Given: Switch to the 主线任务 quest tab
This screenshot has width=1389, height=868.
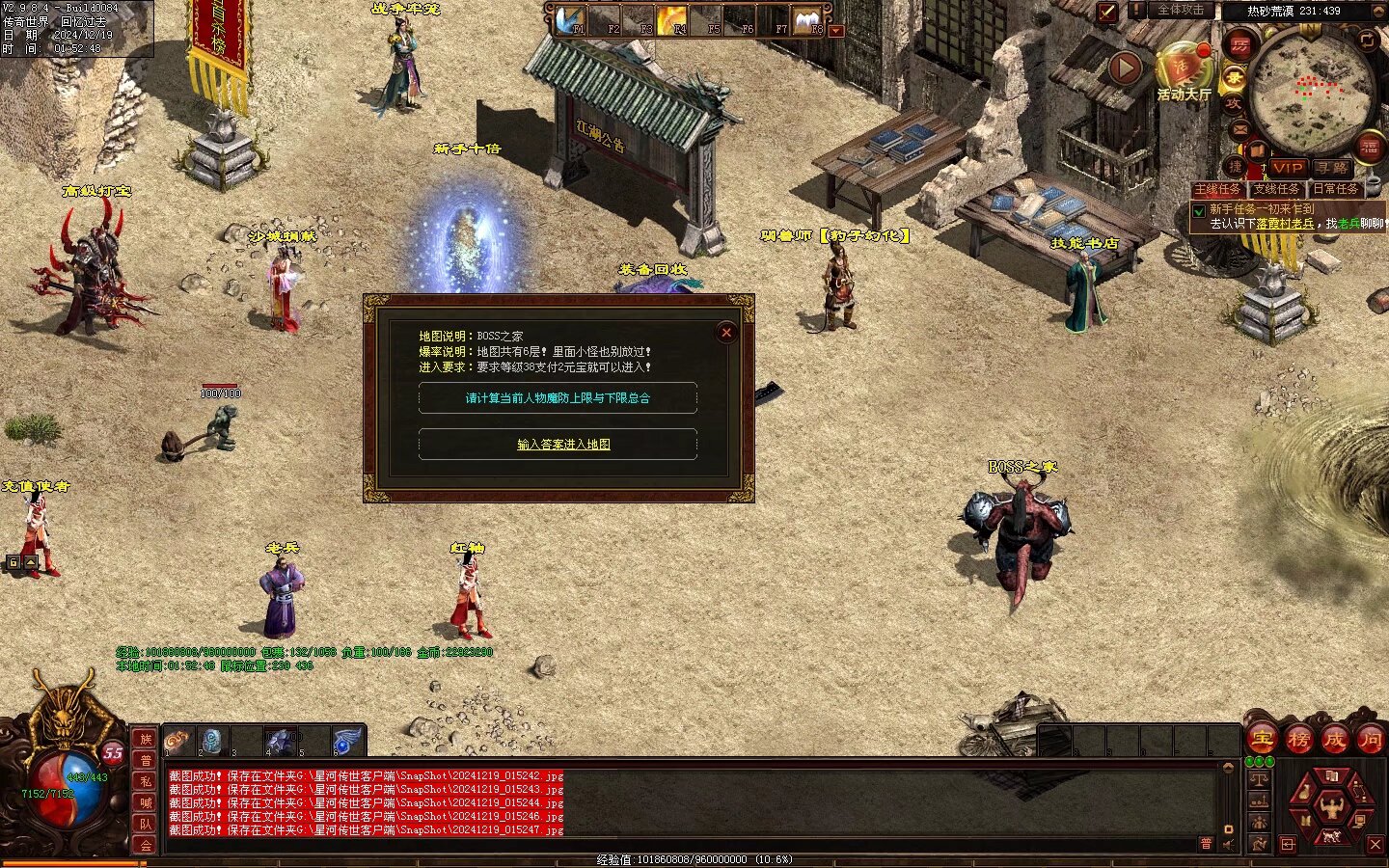Looking at the screenshot, I should (1217, 190).
